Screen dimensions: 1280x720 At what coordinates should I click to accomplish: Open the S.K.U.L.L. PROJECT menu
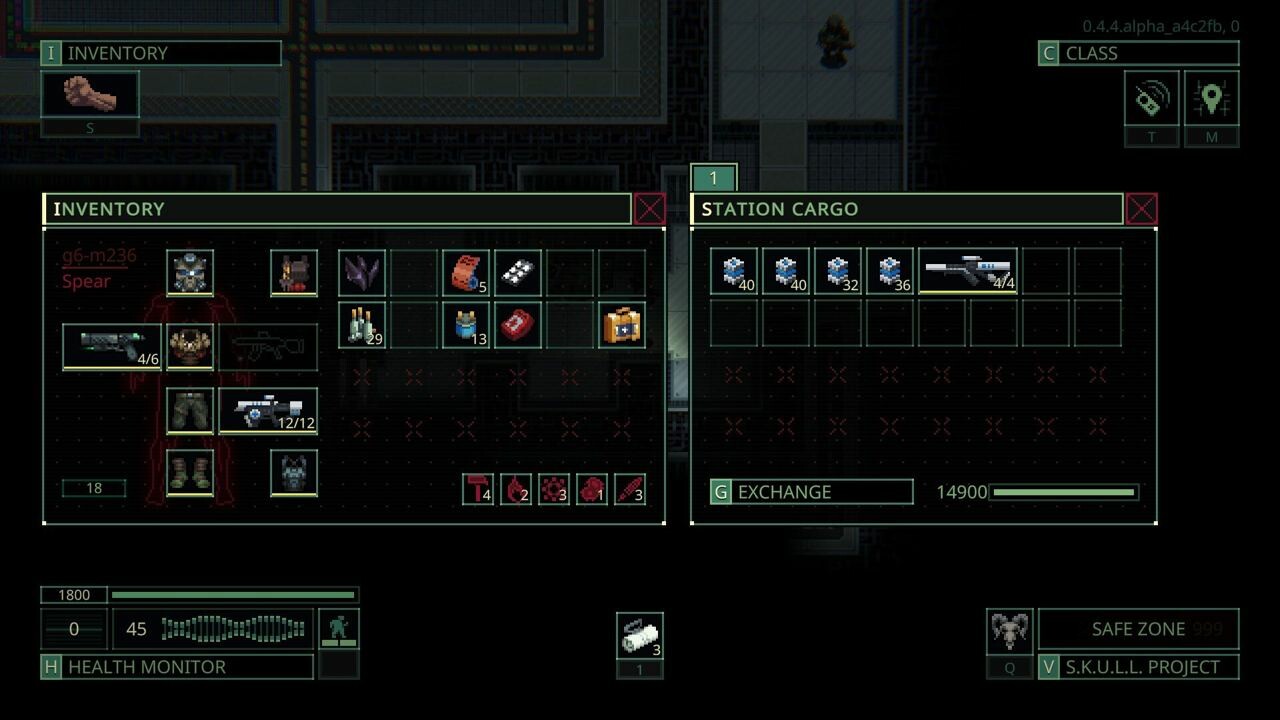(x=1138, y=667)
